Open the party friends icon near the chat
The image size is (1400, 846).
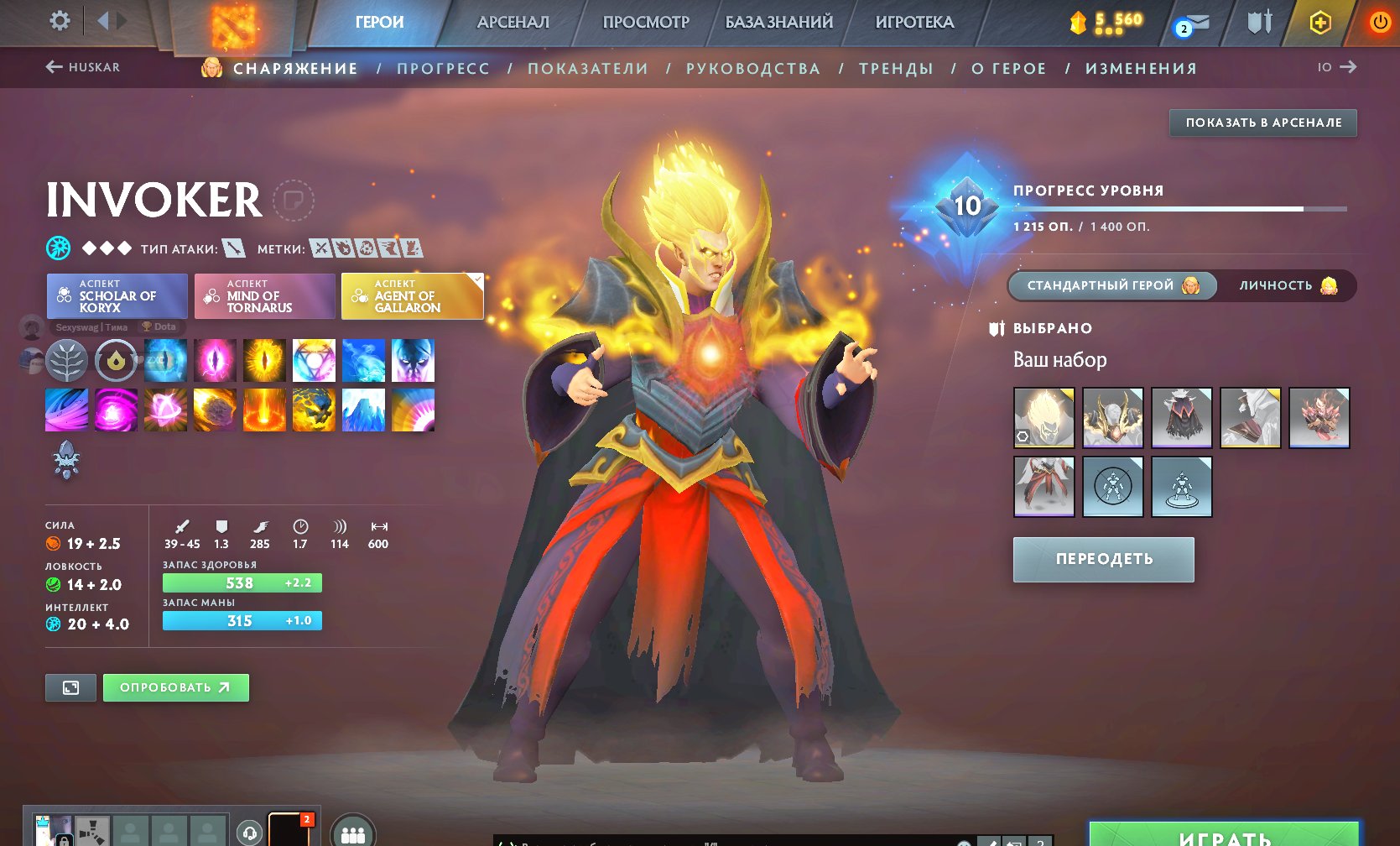pyautogui.click(x=353, y=833)
